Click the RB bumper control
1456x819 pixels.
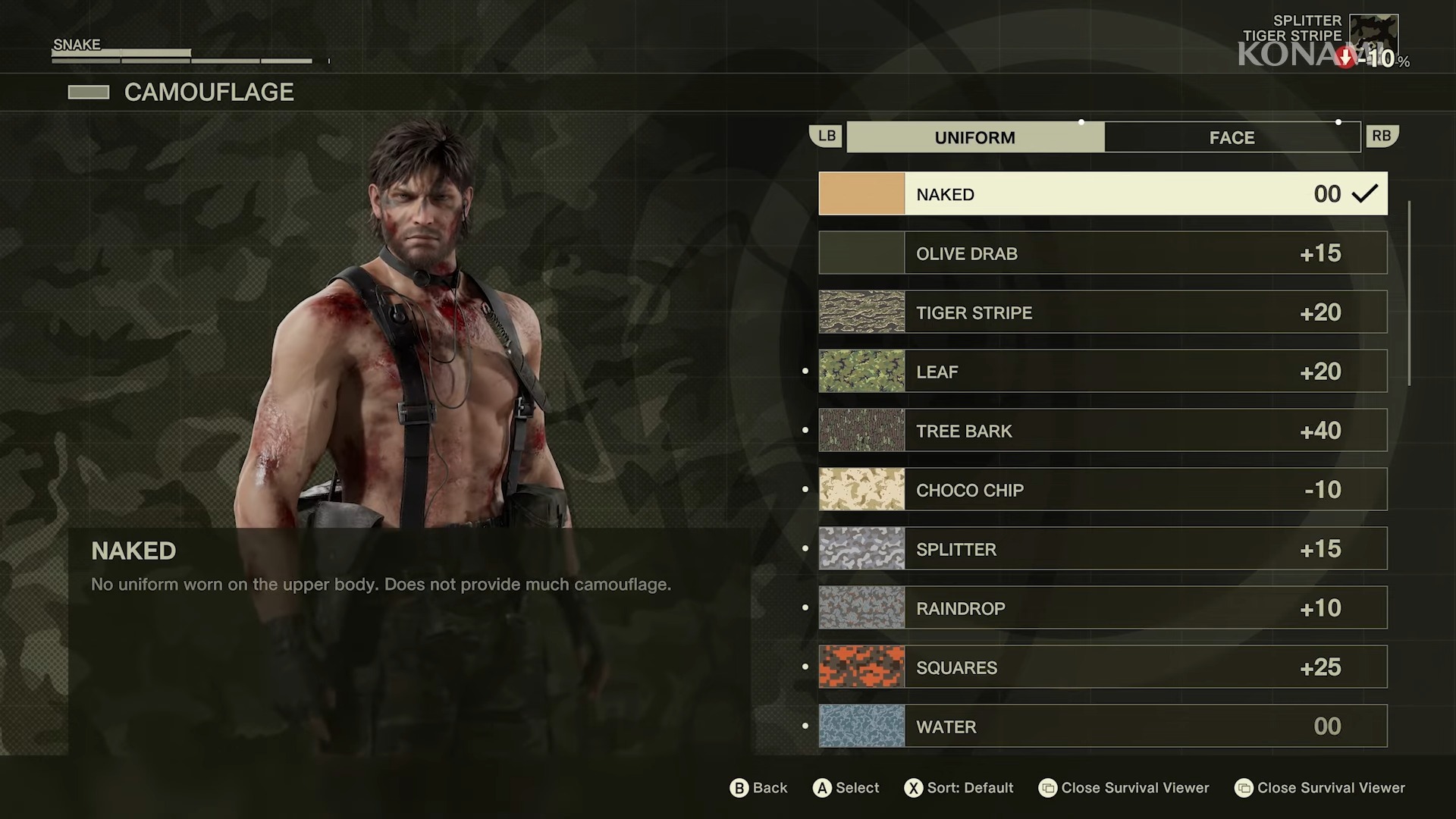(1382, 136)
